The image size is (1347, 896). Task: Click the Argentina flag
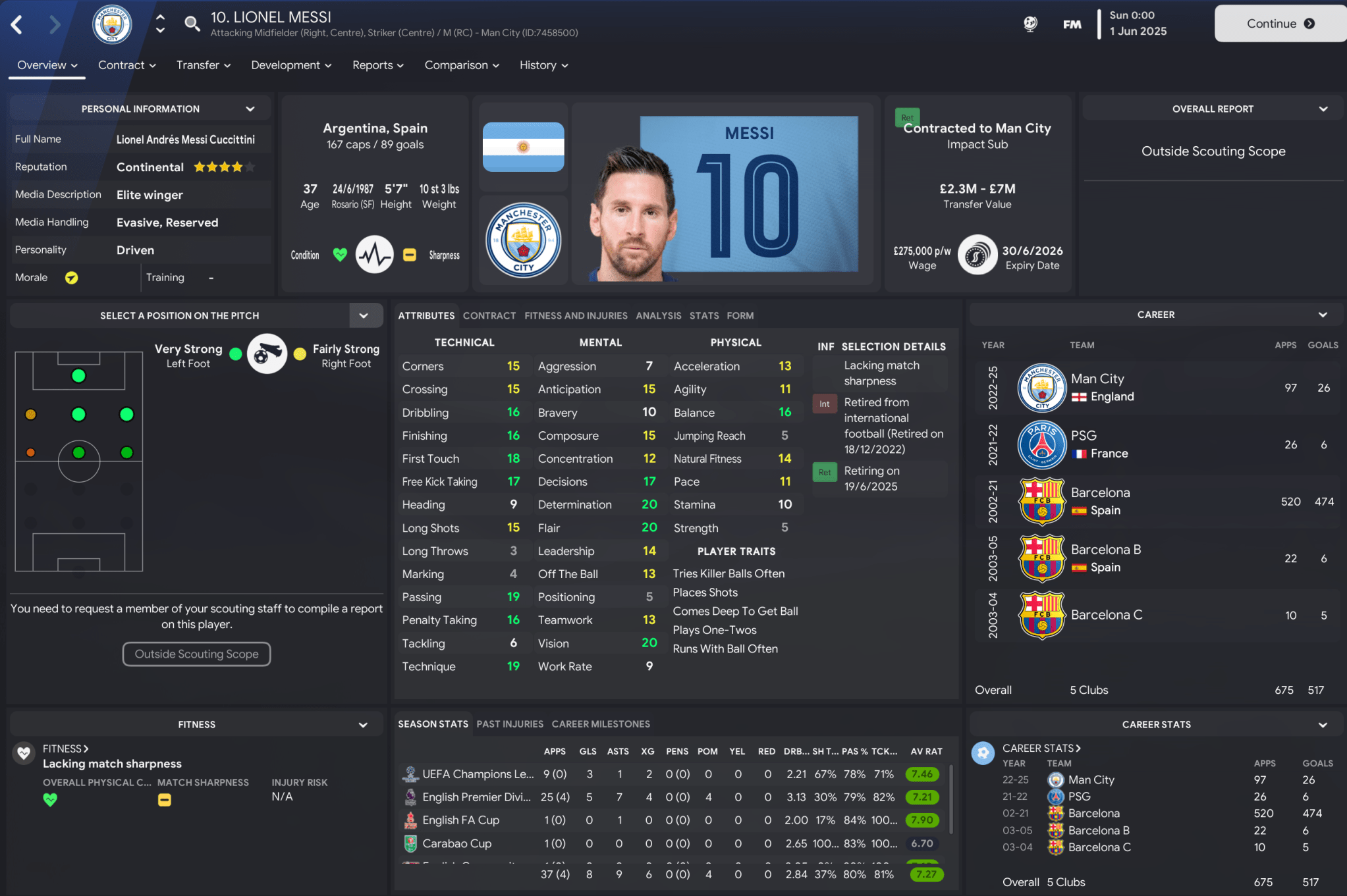522,147
